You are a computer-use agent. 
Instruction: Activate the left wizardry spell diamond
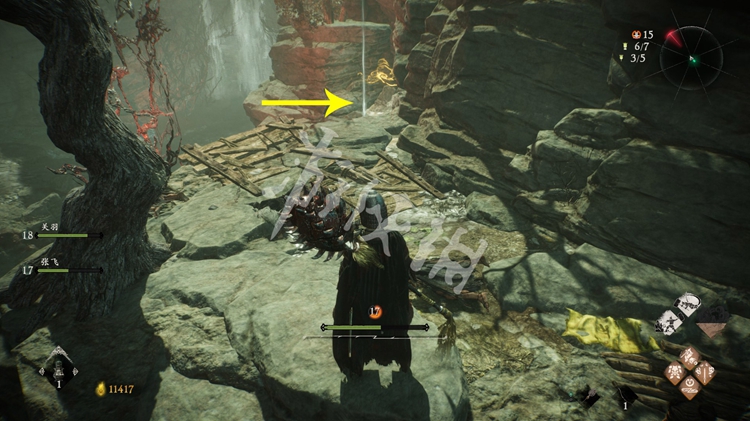(675, 371)
